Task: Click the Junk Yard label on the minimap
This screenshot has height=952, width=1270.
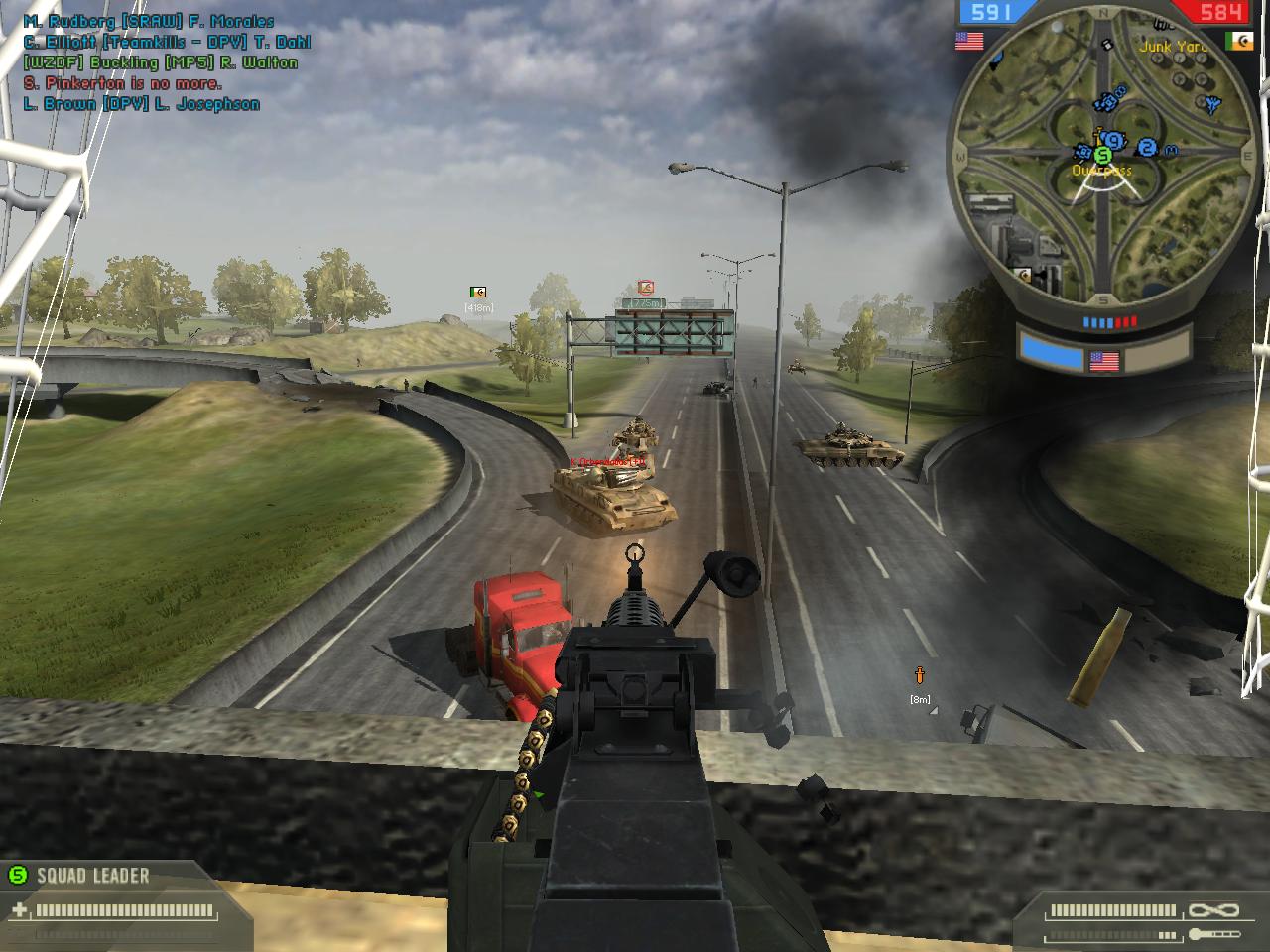Action: click(1171, 46)
